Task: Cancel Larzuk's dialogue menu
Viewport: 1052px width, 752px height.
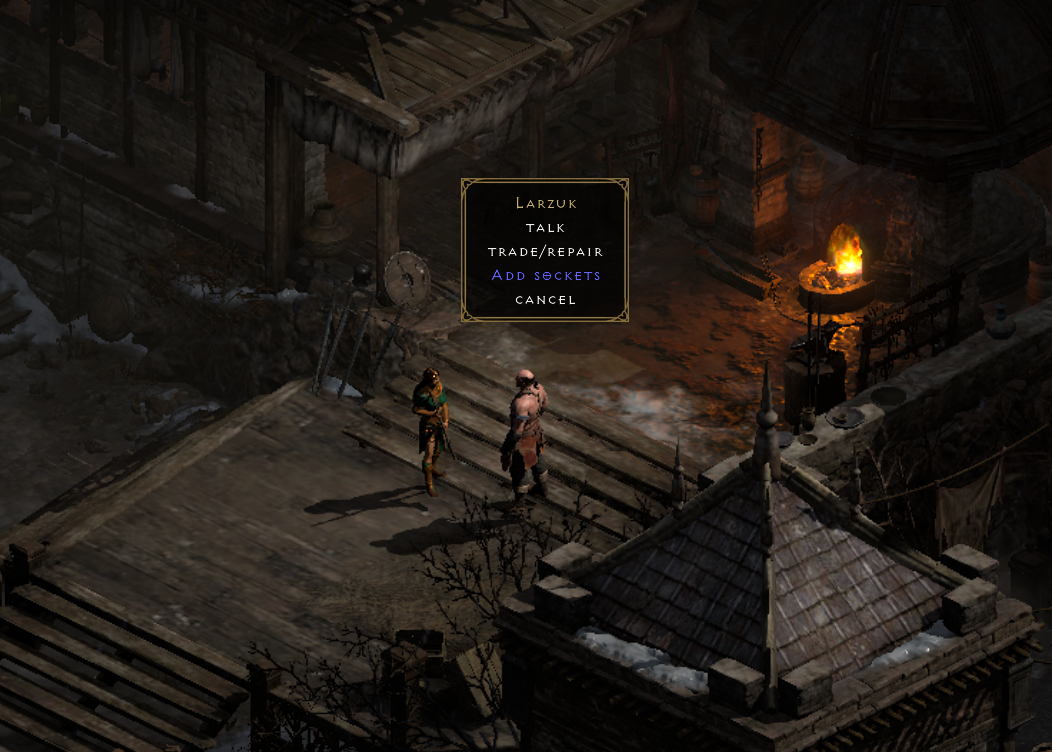Action: 545,299
